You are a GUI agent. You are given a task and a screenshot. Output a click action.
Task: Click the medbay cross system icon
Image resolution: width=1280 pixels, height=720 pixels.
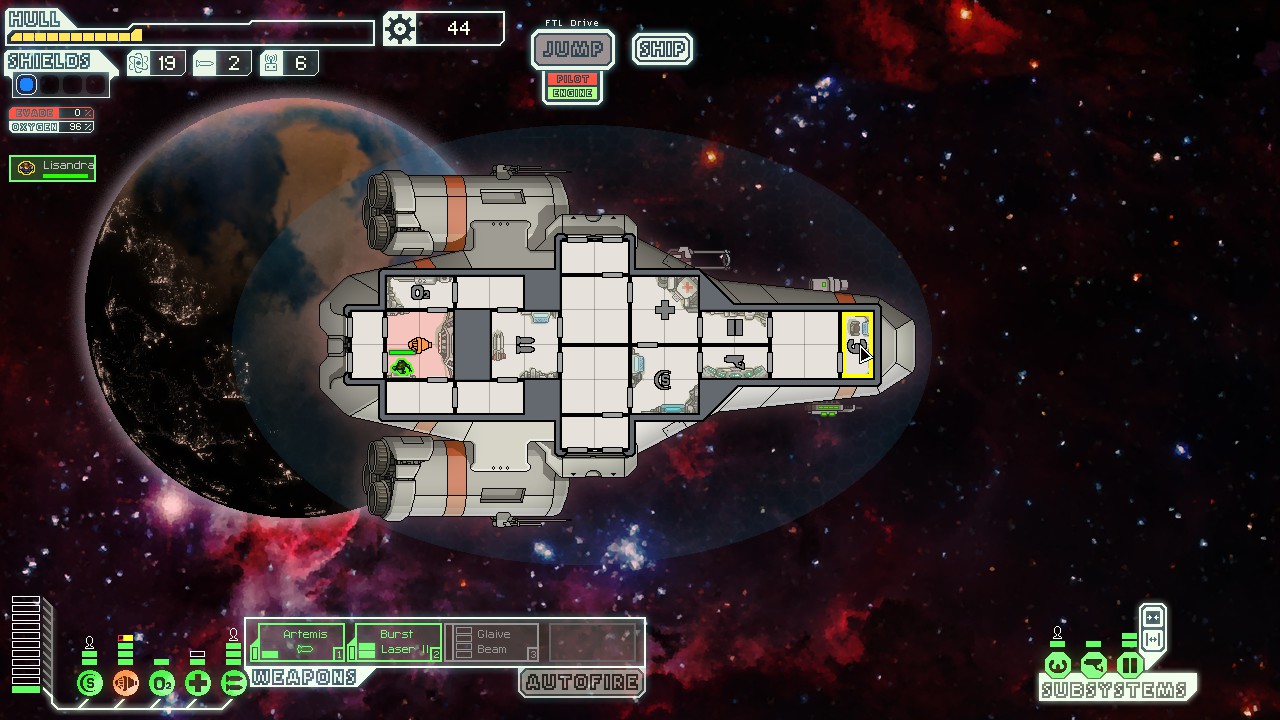(198, 684)
